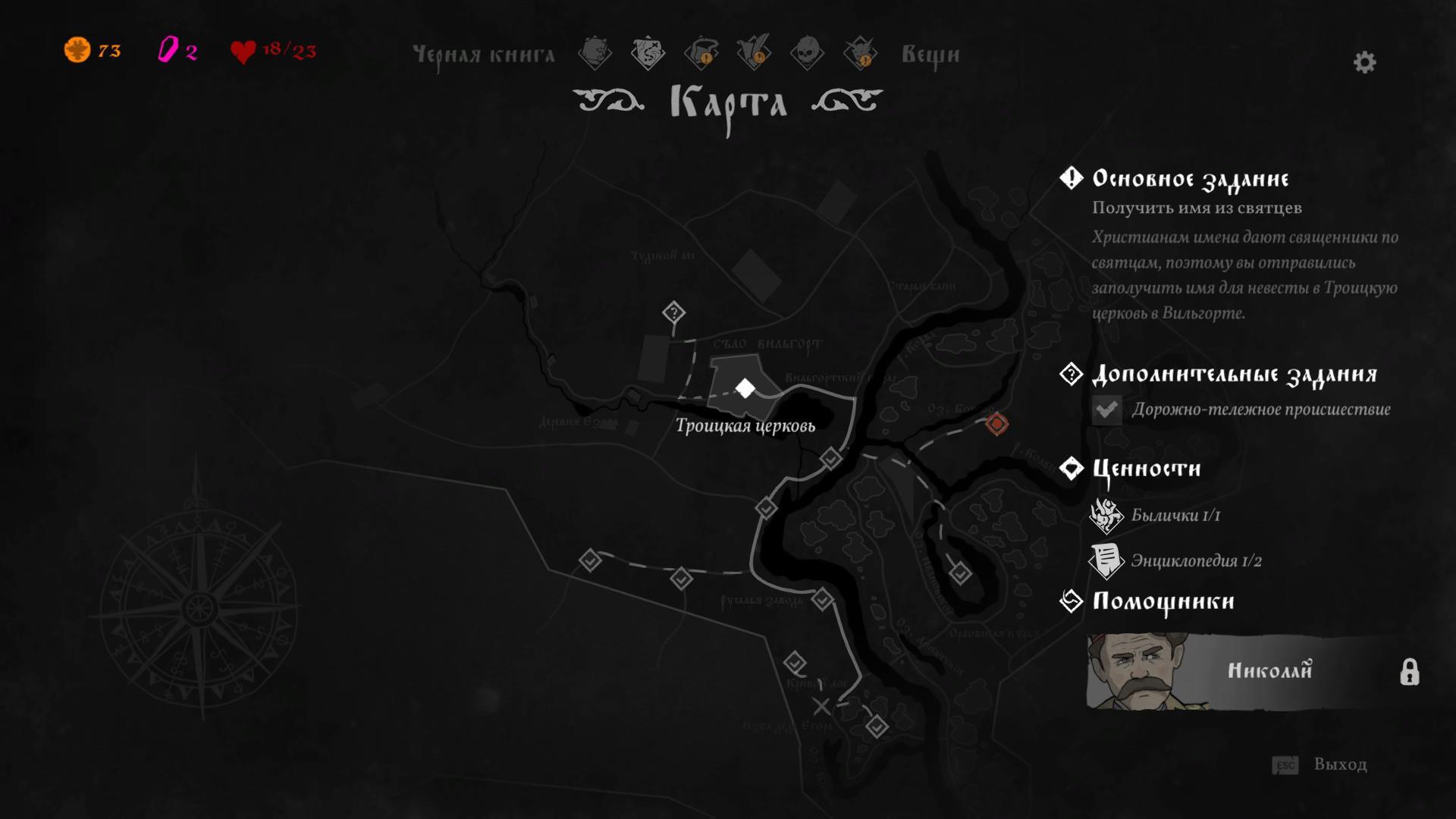Screen dimensions: 1456x819
Task: Switch to the Вещи tab
Action: pos(930,55)
